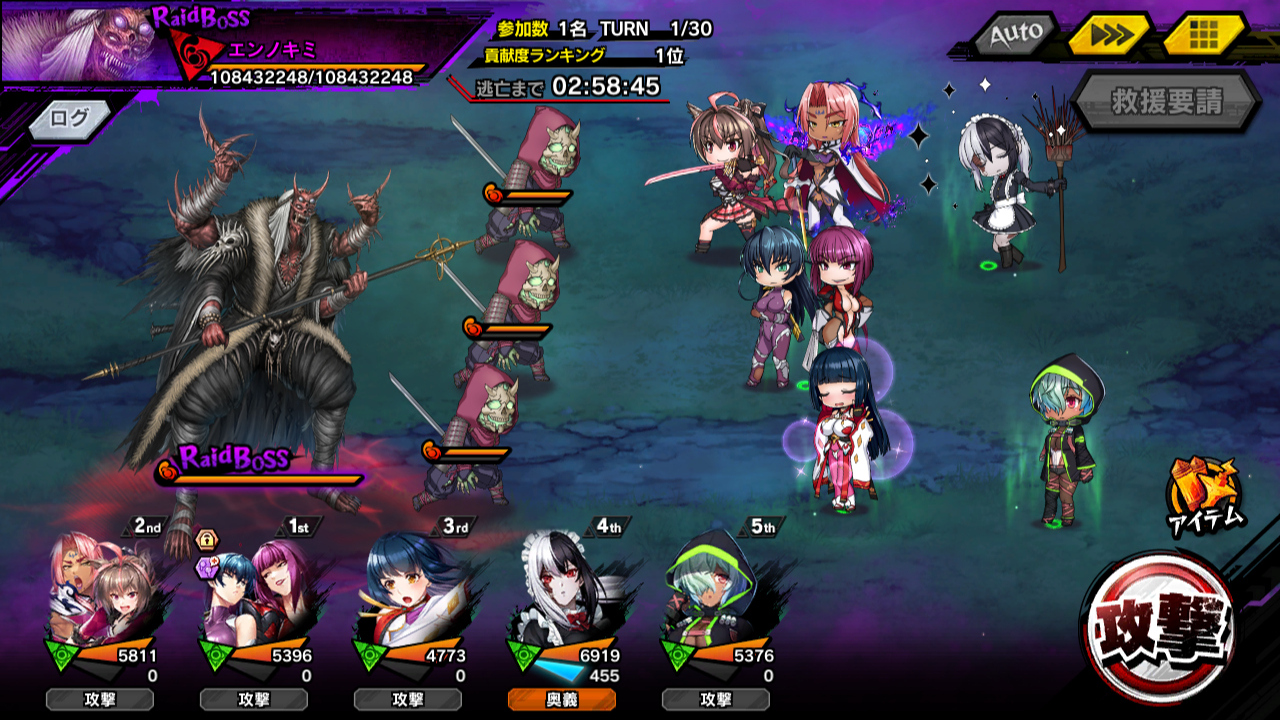The width and height of the screenshot is (1280, 720).
Task: Select the 3rd-order blue-haired character portrait
Action: coord(408,595)
